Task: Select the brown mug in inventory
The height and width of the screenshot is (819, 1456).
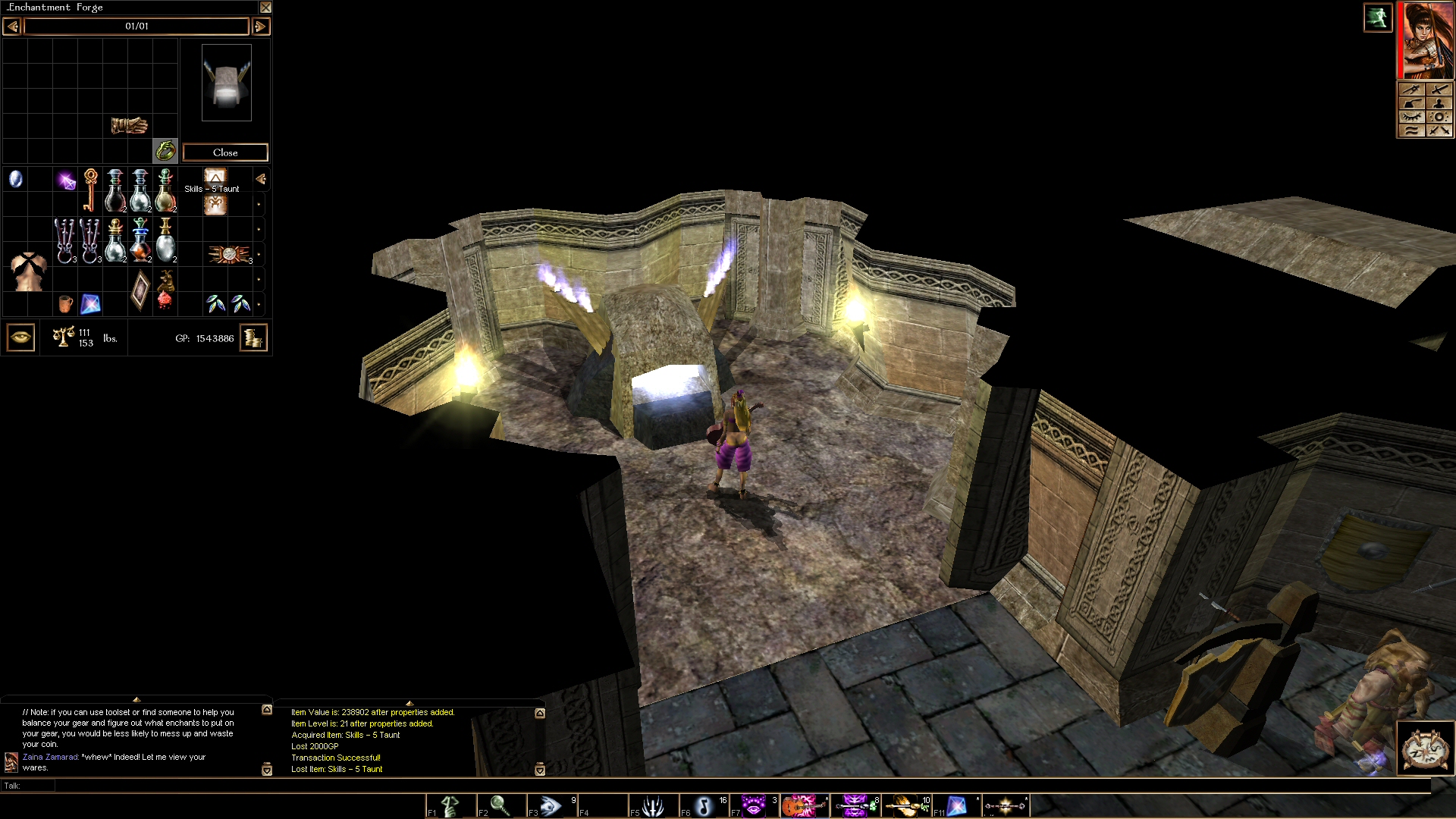Action: coord(65,304)
